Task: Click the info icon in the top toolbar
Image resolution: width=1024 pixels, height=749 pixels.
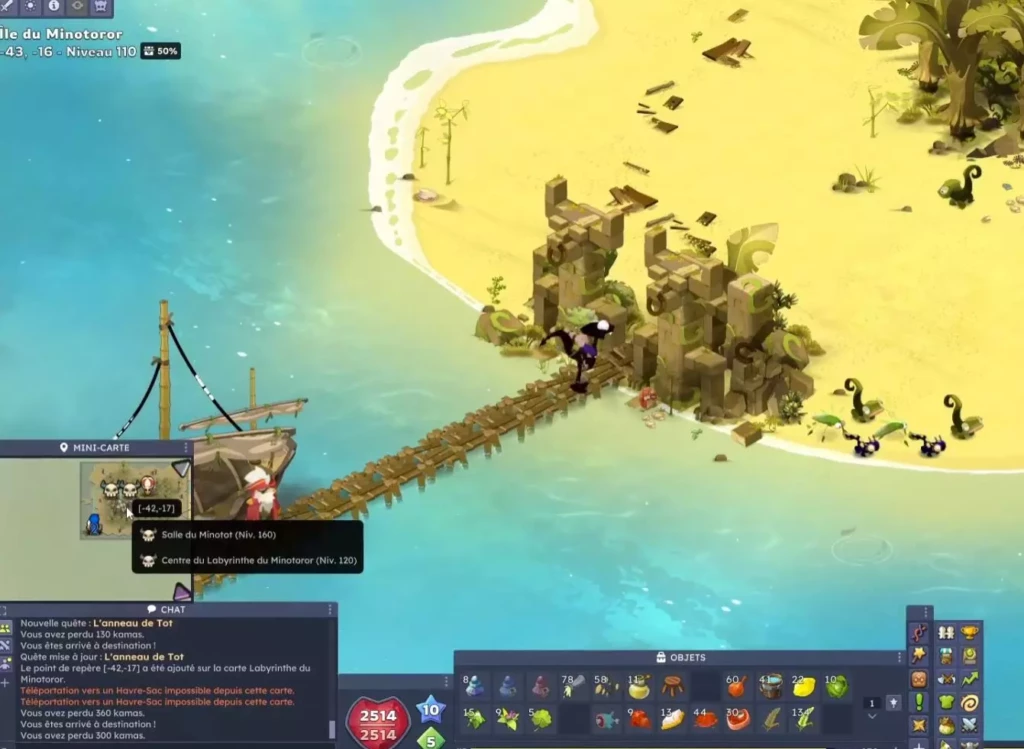Action: tap(54, 6)
